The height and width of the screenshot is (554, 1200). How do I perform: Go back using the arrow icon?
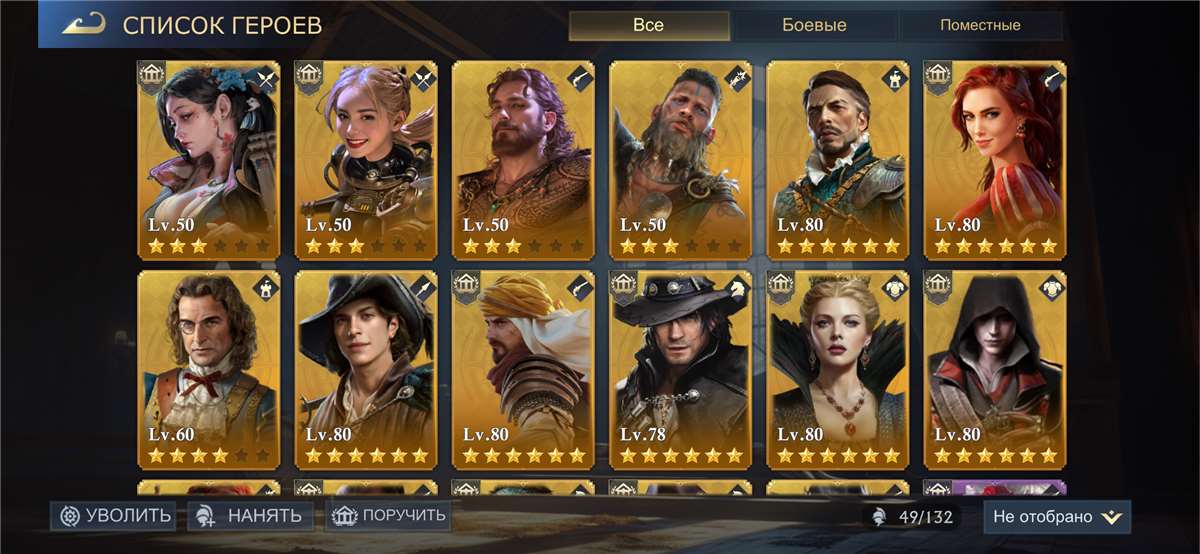(83, 25)
